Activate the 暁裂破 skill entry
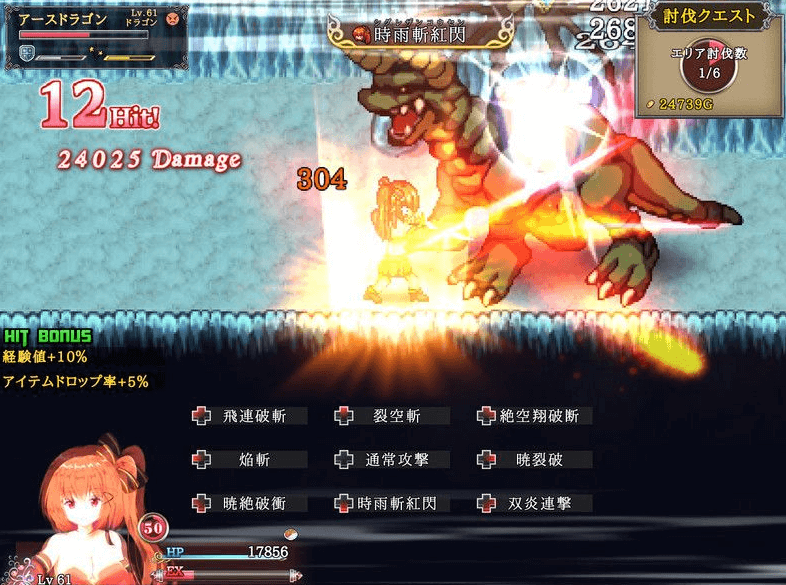This screenshot has width=786, height=585. coord(538,460)
